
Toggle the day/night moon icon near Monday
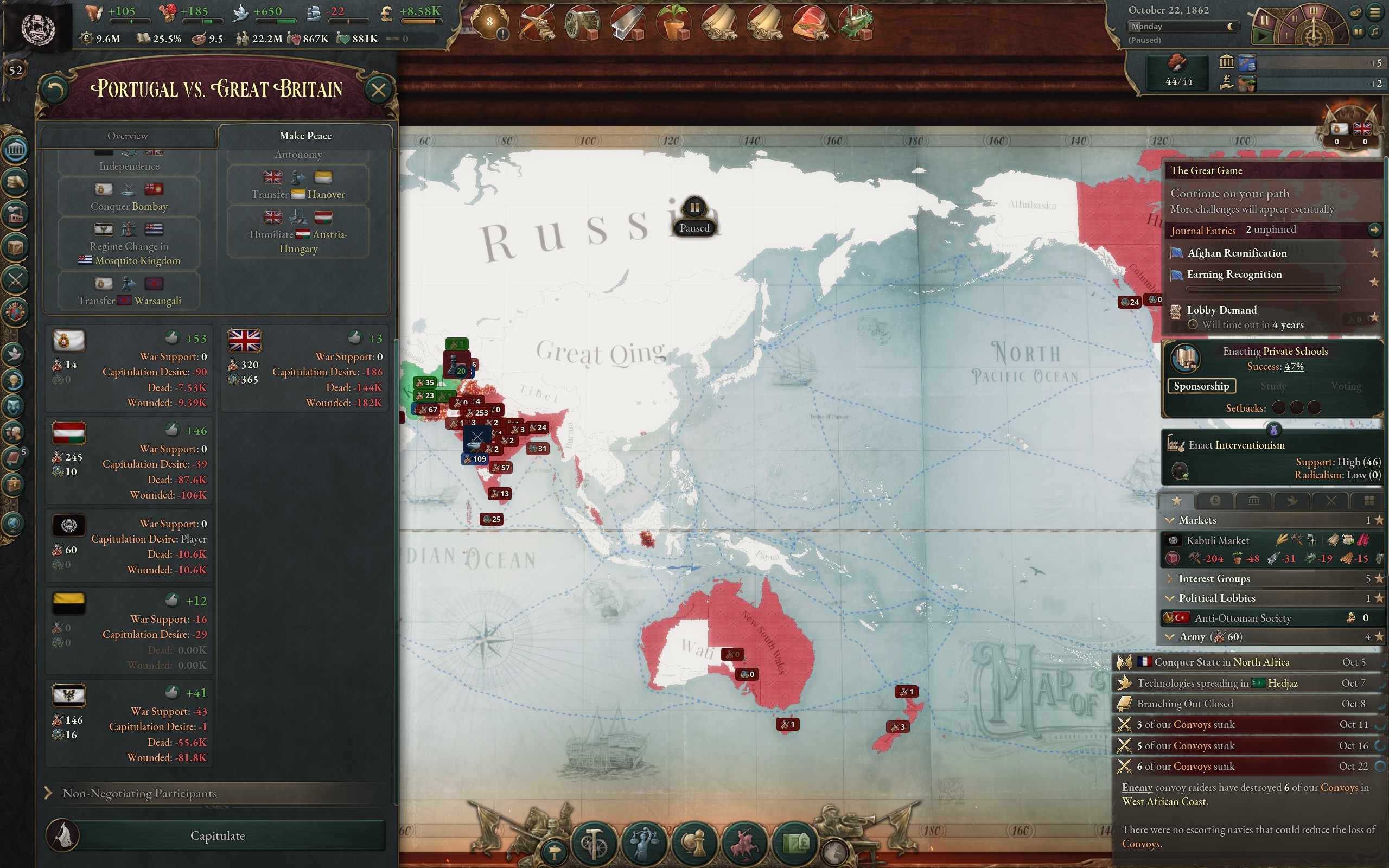[1231, 27]
